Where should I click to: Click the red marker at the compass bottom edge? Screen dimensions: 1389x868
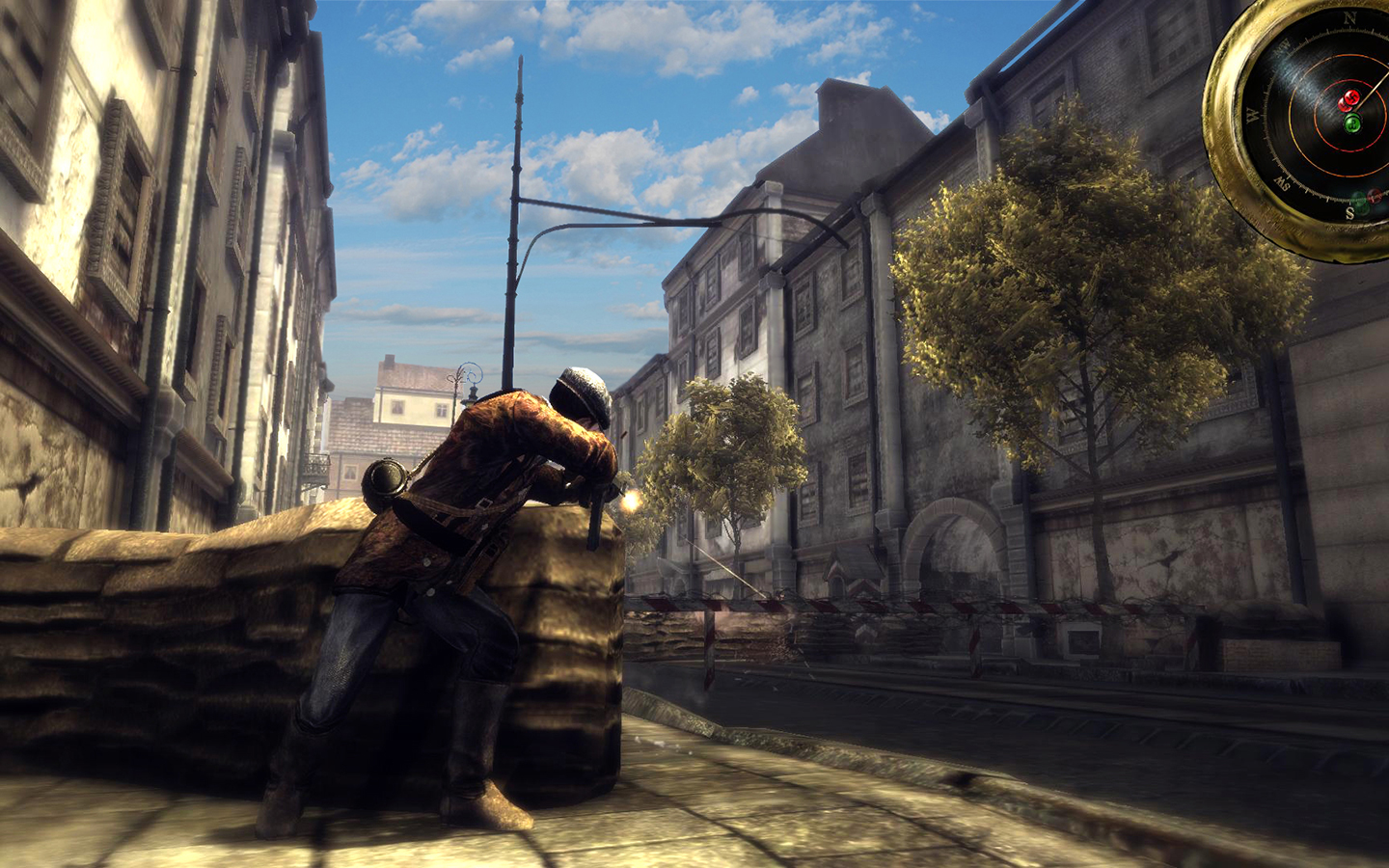click(x=1374, y=197)
